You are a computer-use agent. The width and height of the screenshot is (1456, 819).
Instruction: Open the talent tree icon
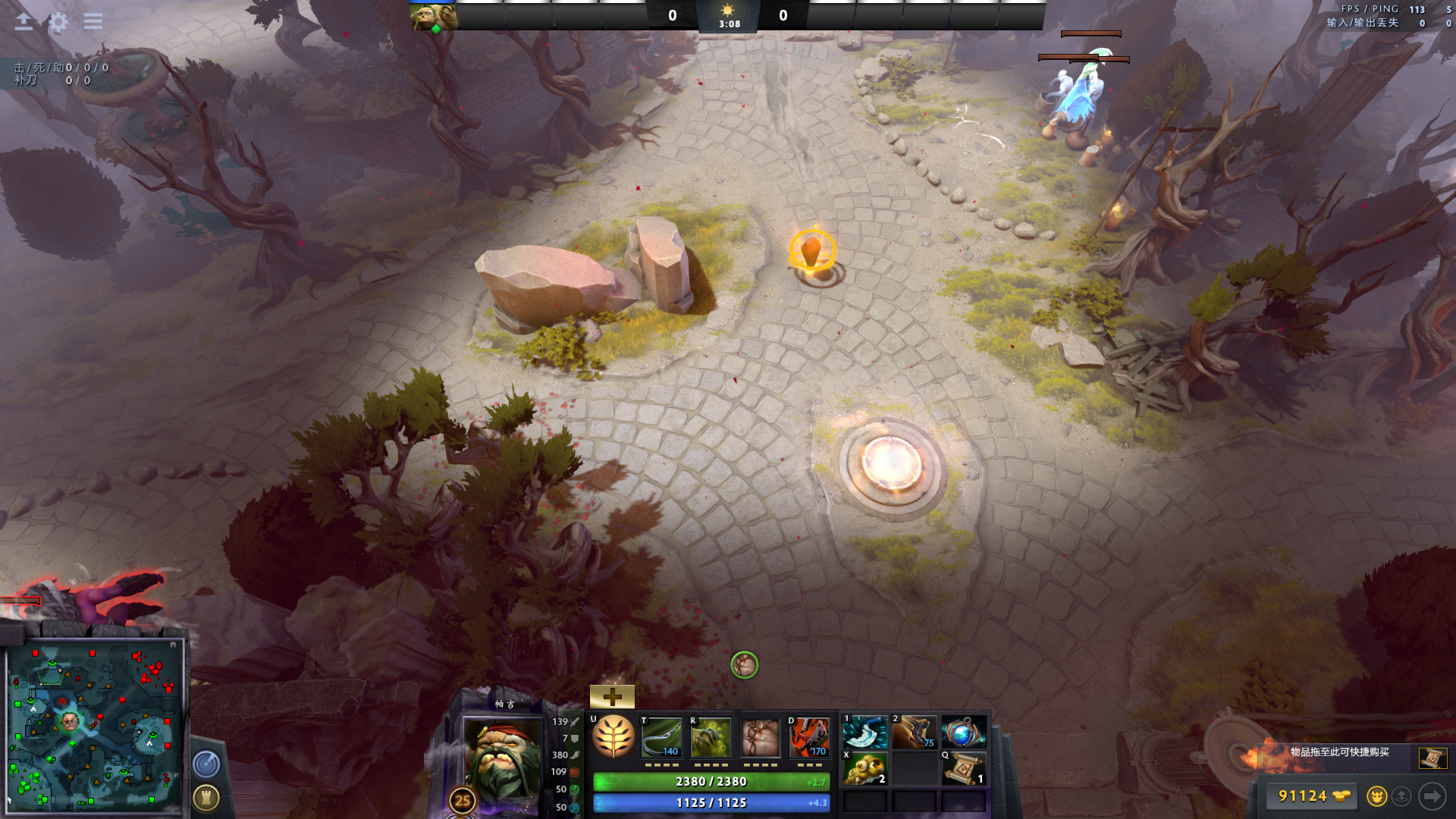(613, 737)
